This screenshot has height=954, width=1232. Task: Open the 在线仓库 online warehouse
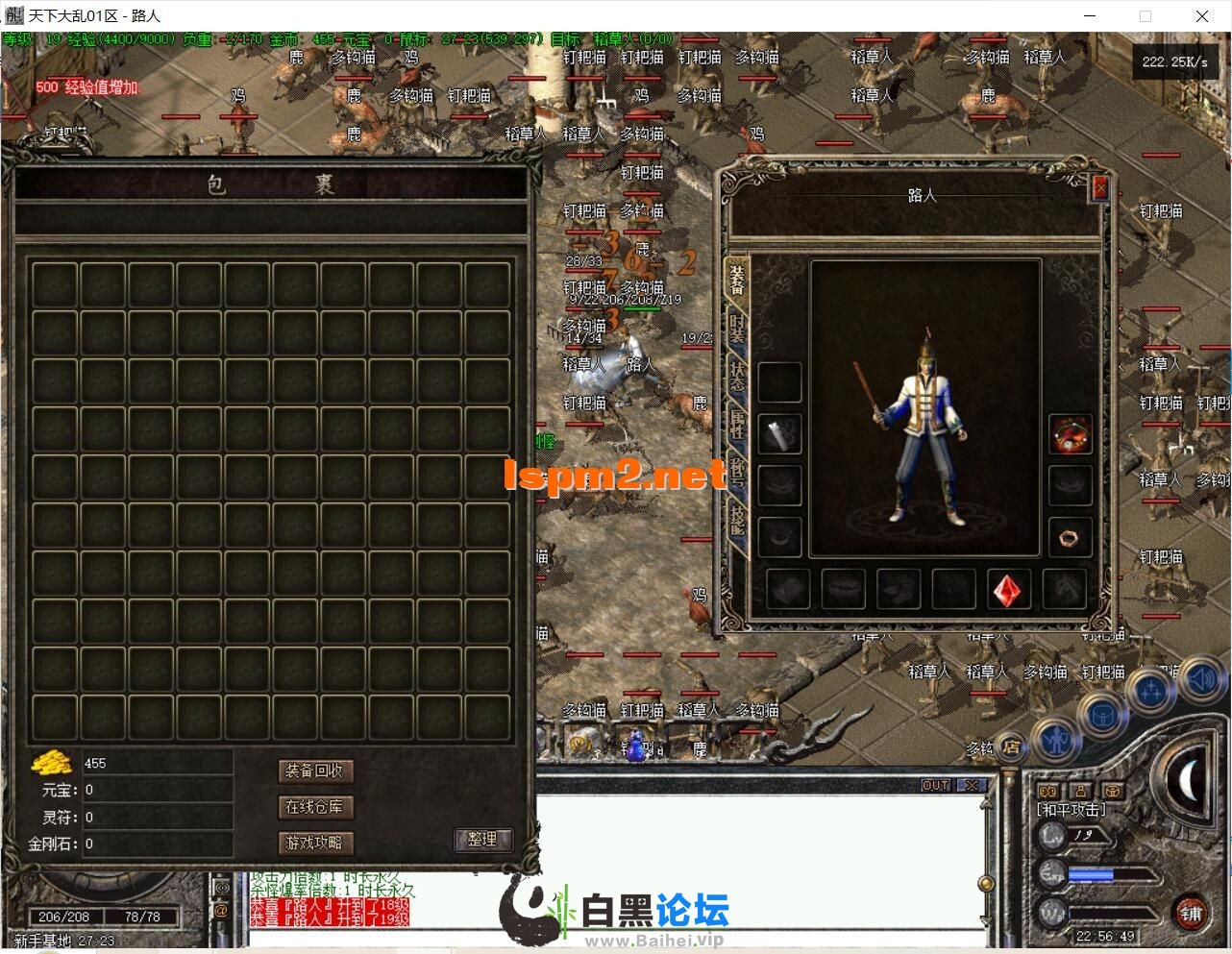click(314, 807)
